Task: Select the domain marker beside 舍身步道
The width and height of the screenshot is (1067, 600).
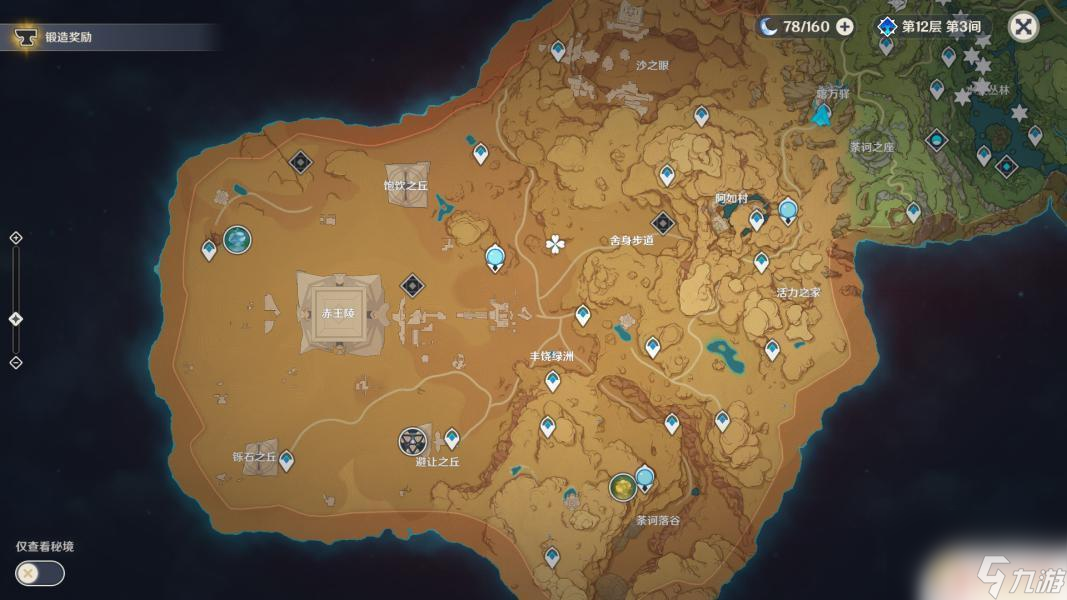Action: pyautogui.click(x=662, y=224)
